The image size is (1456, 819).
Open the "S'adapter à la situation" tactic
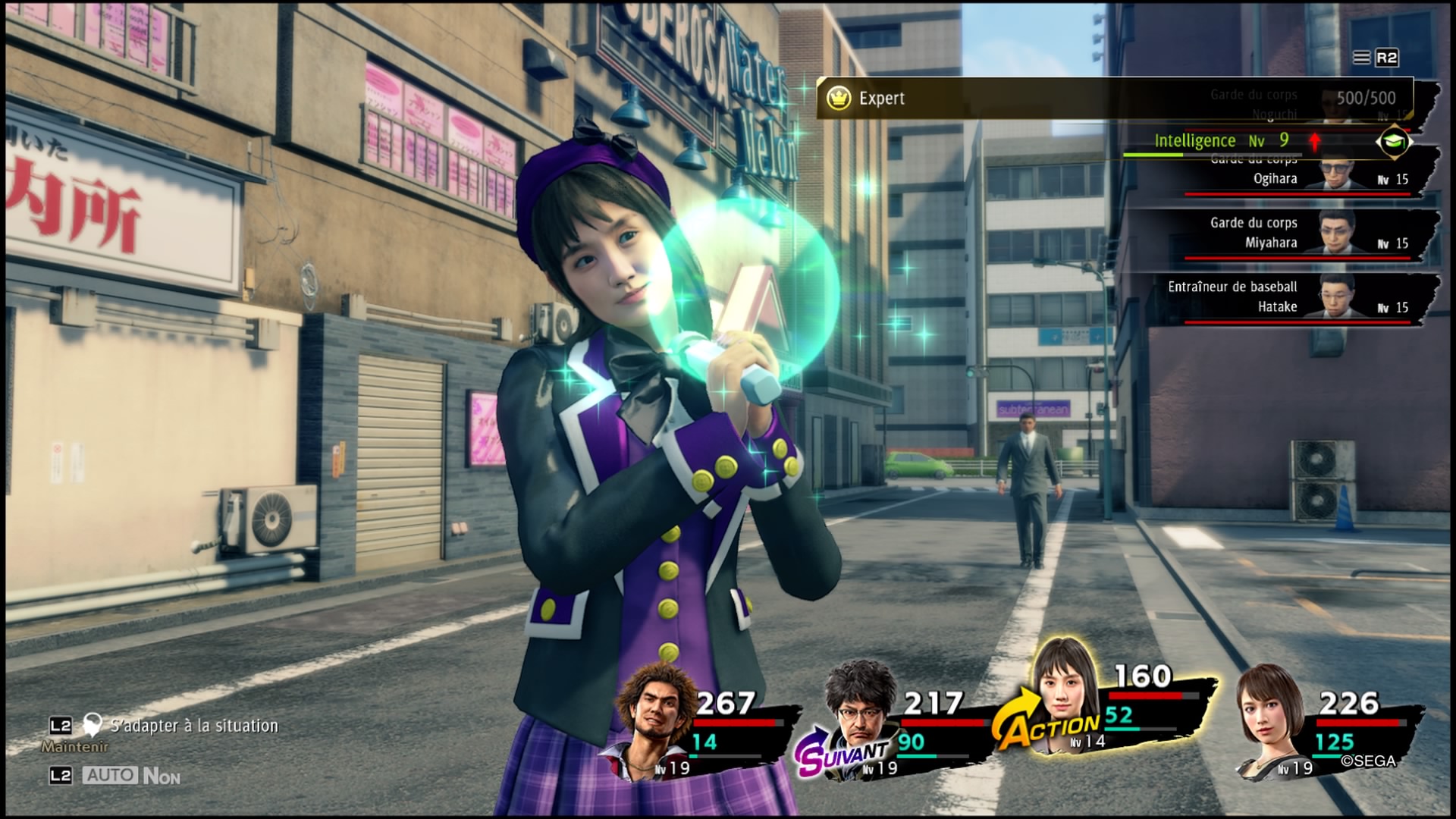[193, 726]
